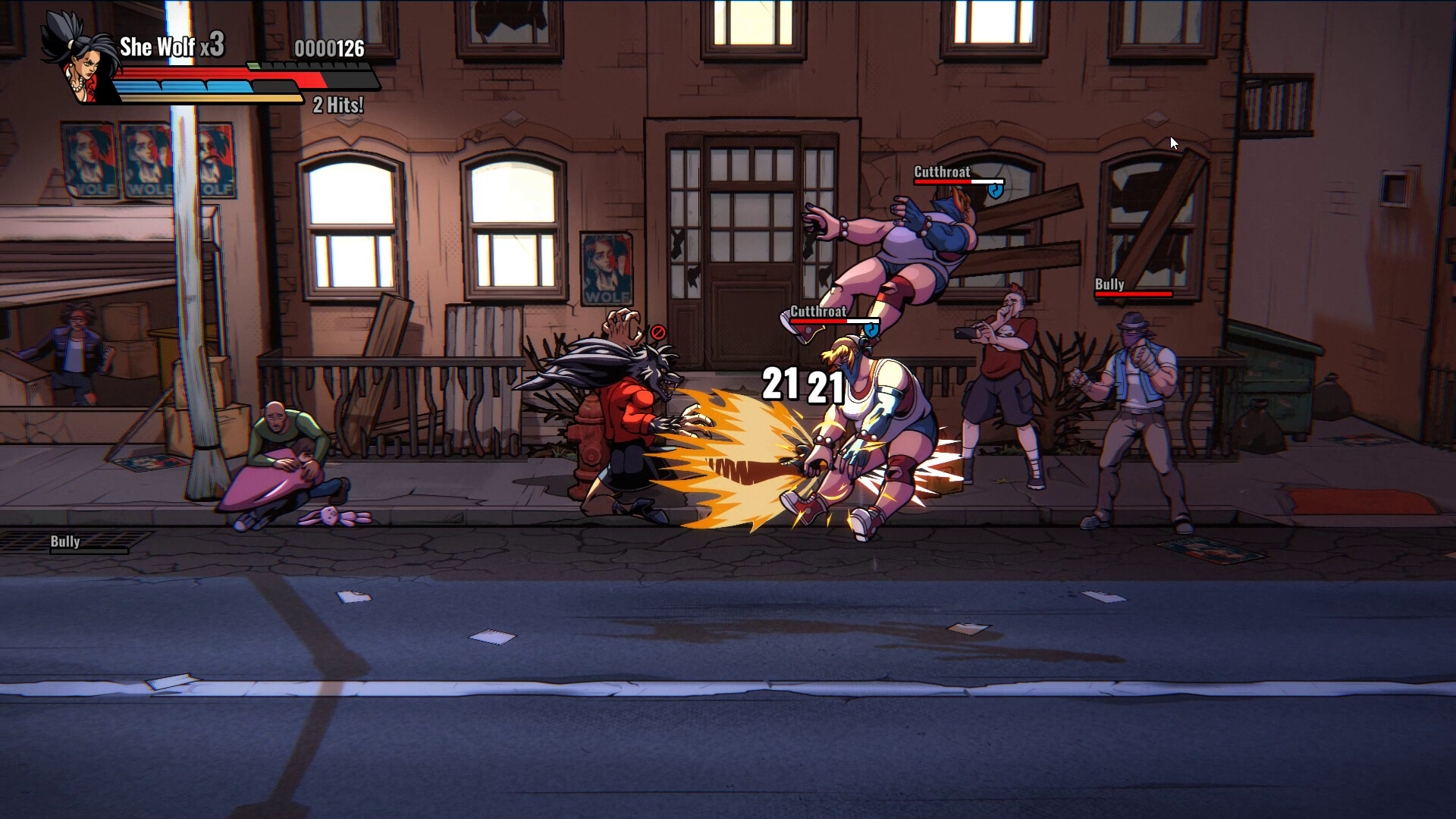Screen dimensions: 1456x819
Task: Click the '2 Hits!' combo counter
Action: [337, 105]
